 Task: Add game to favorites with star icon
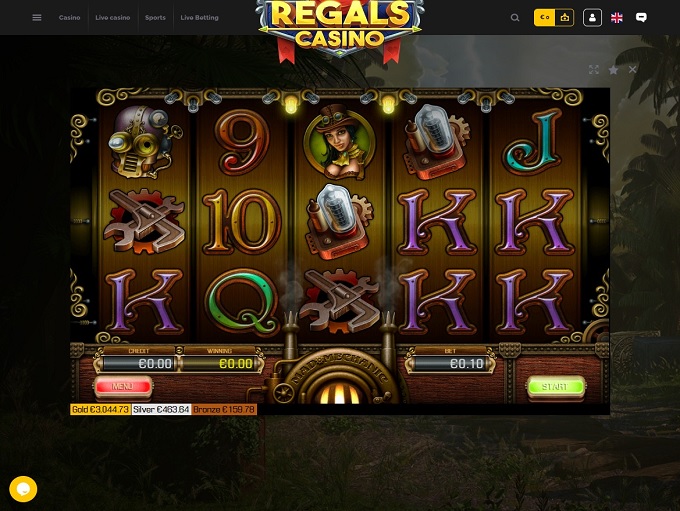(x=613, y=70)
